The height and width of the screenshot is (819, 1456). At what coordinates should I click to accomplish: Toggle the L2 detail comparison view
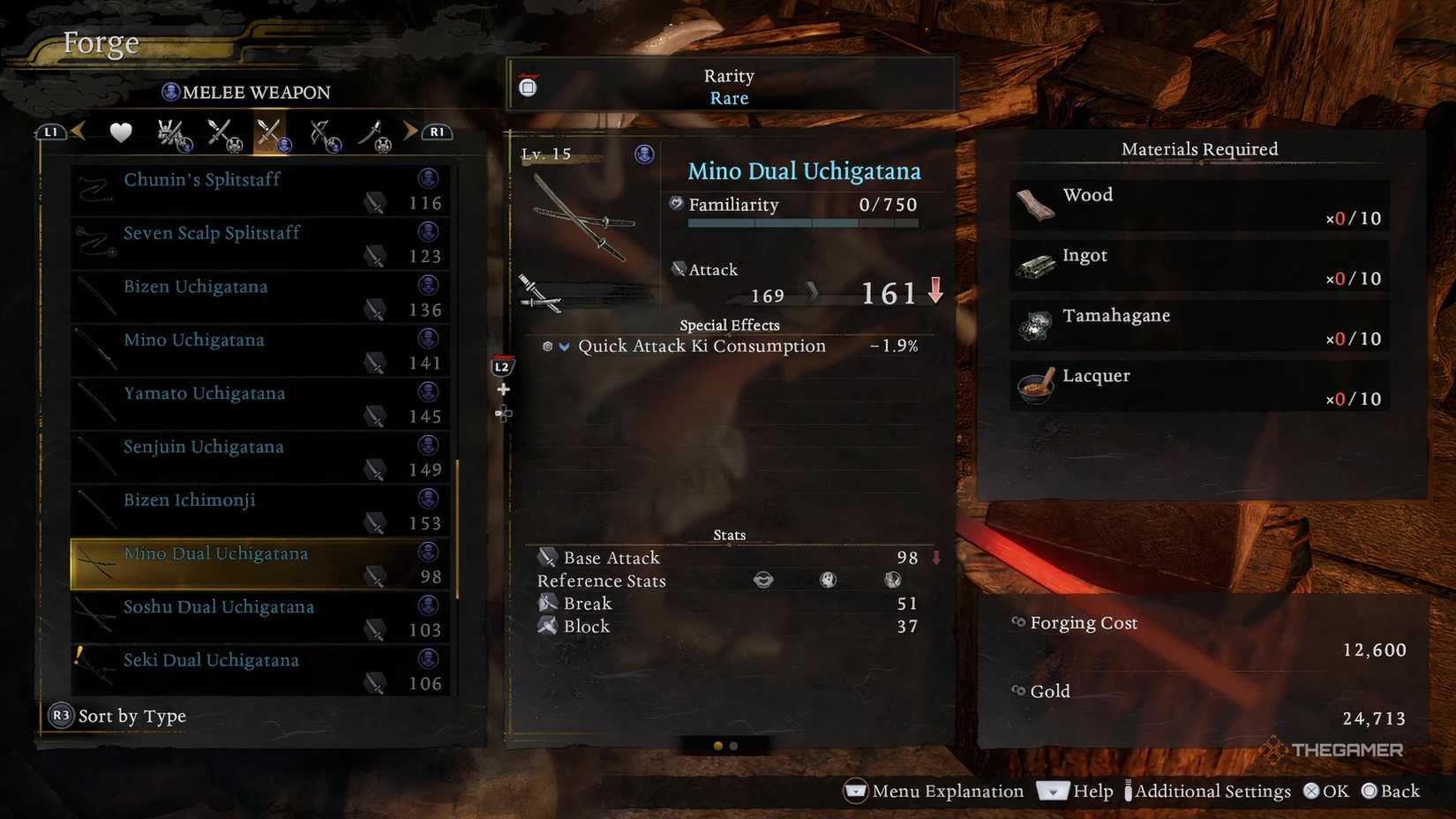pos(503,364)
